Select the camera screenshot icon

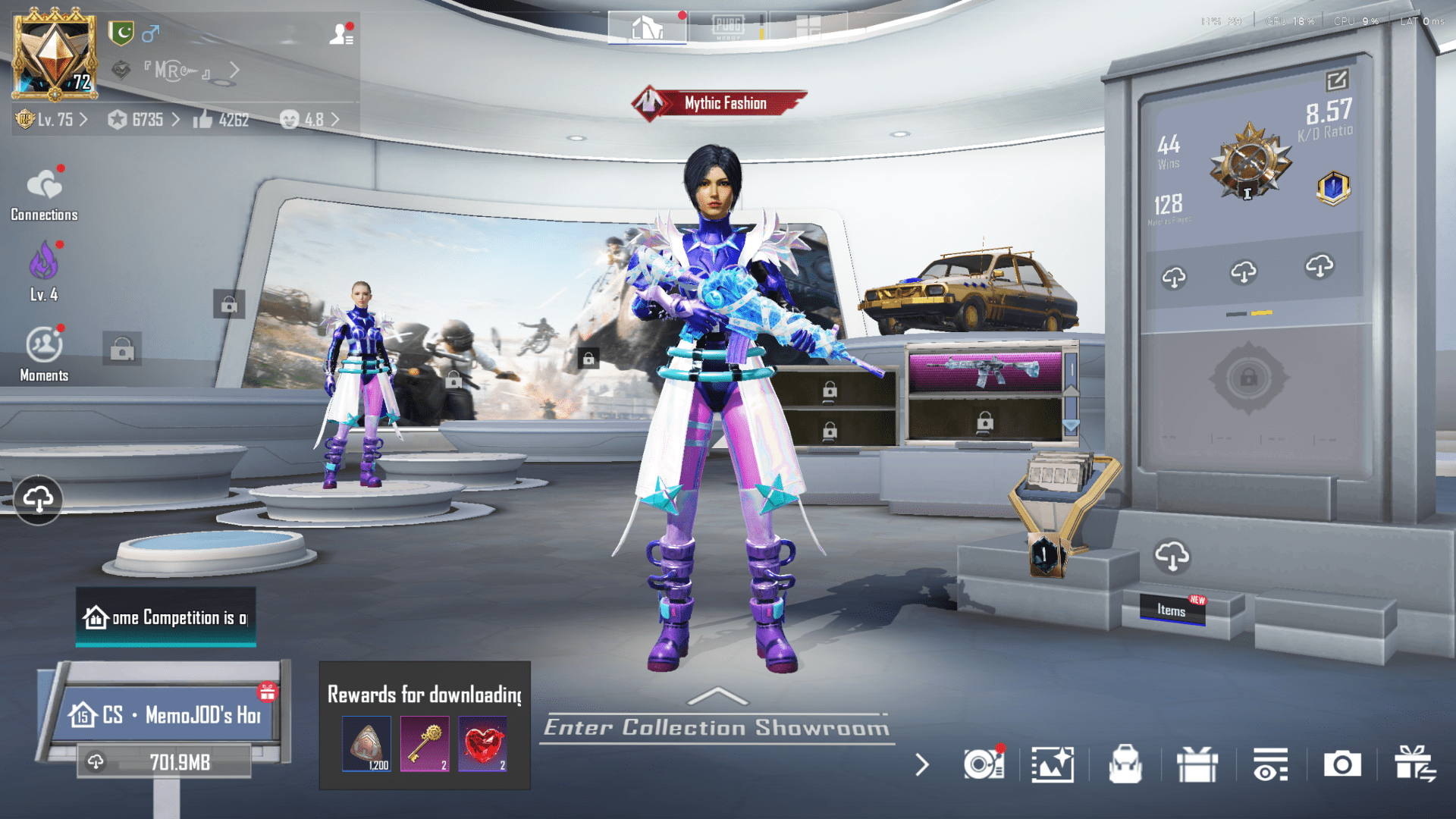(x=1342, y=765)
